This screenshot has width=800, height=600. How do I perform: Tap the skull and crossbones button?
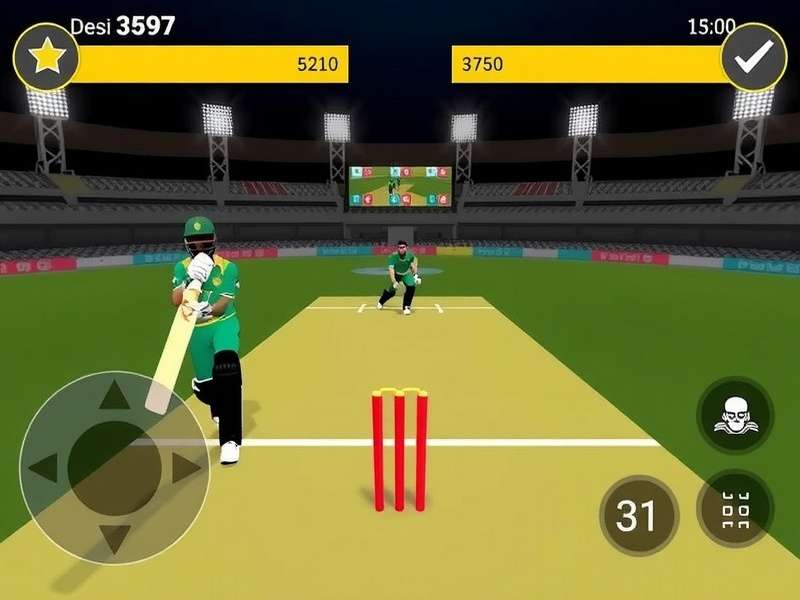click(x=735, y=414)
